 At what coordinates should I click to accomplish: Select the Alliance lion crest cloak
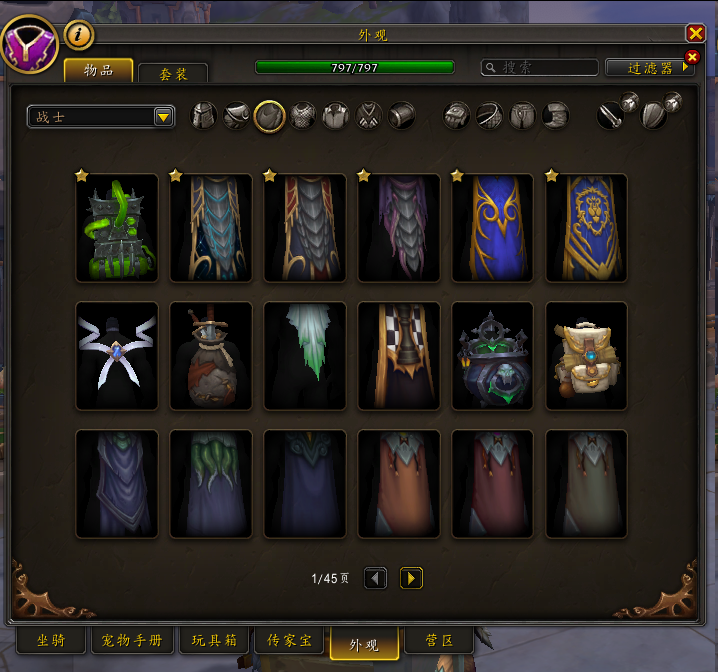[x=586, y=228]
